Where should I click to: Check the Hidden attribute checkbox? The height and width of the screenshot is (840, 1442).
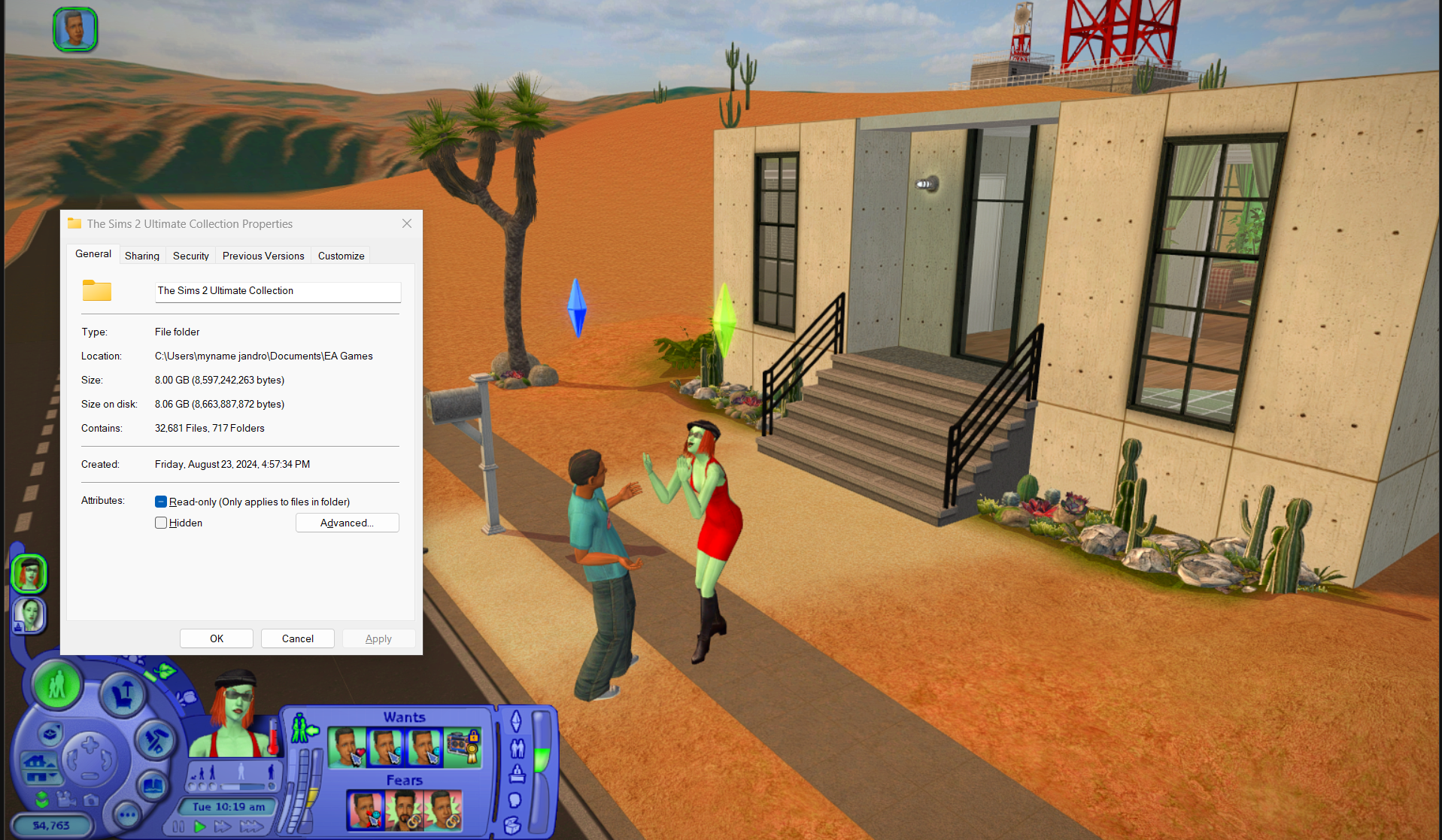tap(161, 523)
